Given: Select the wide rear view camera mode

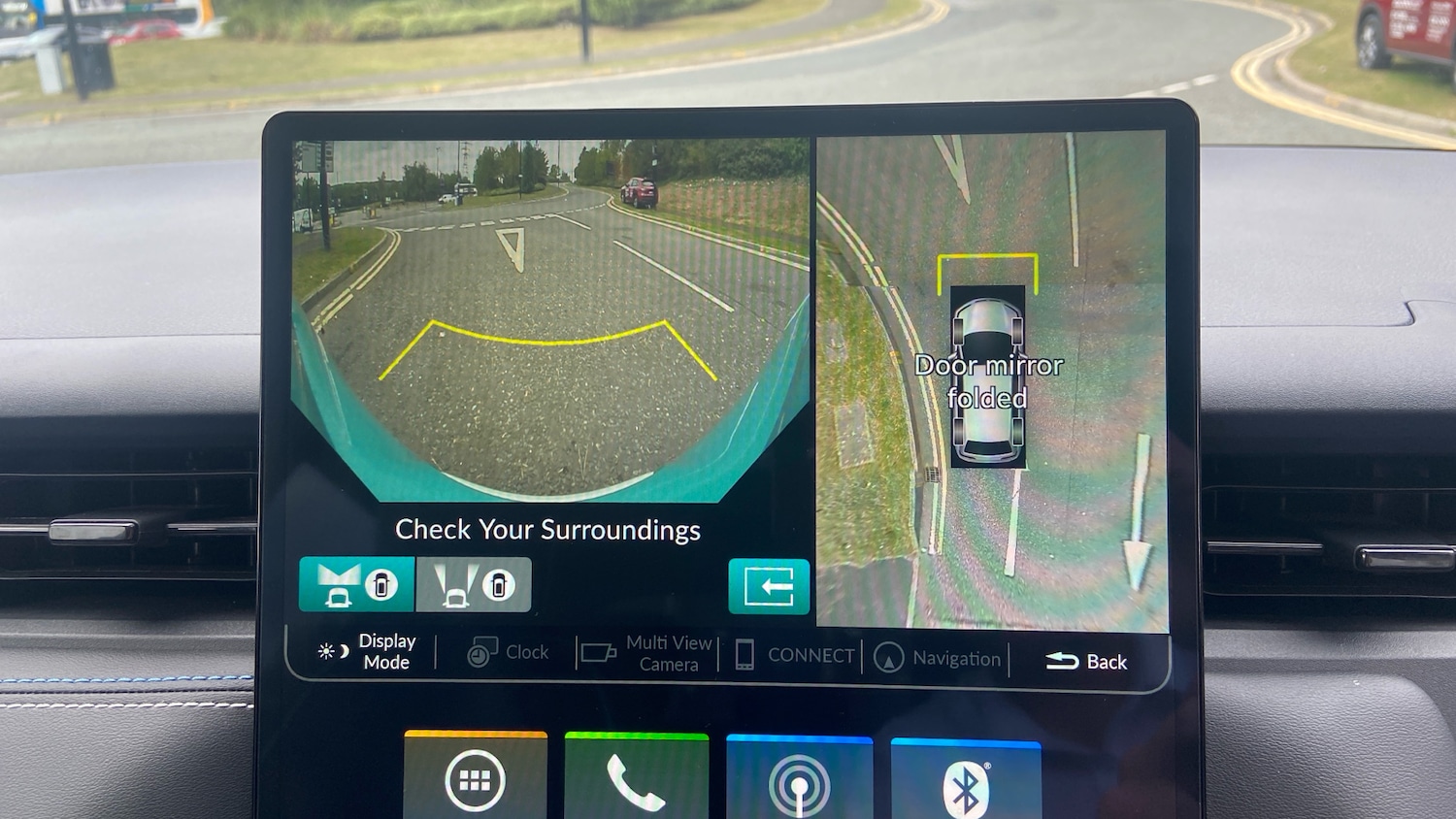Looking at the screenshot, I should coord(356,584).
